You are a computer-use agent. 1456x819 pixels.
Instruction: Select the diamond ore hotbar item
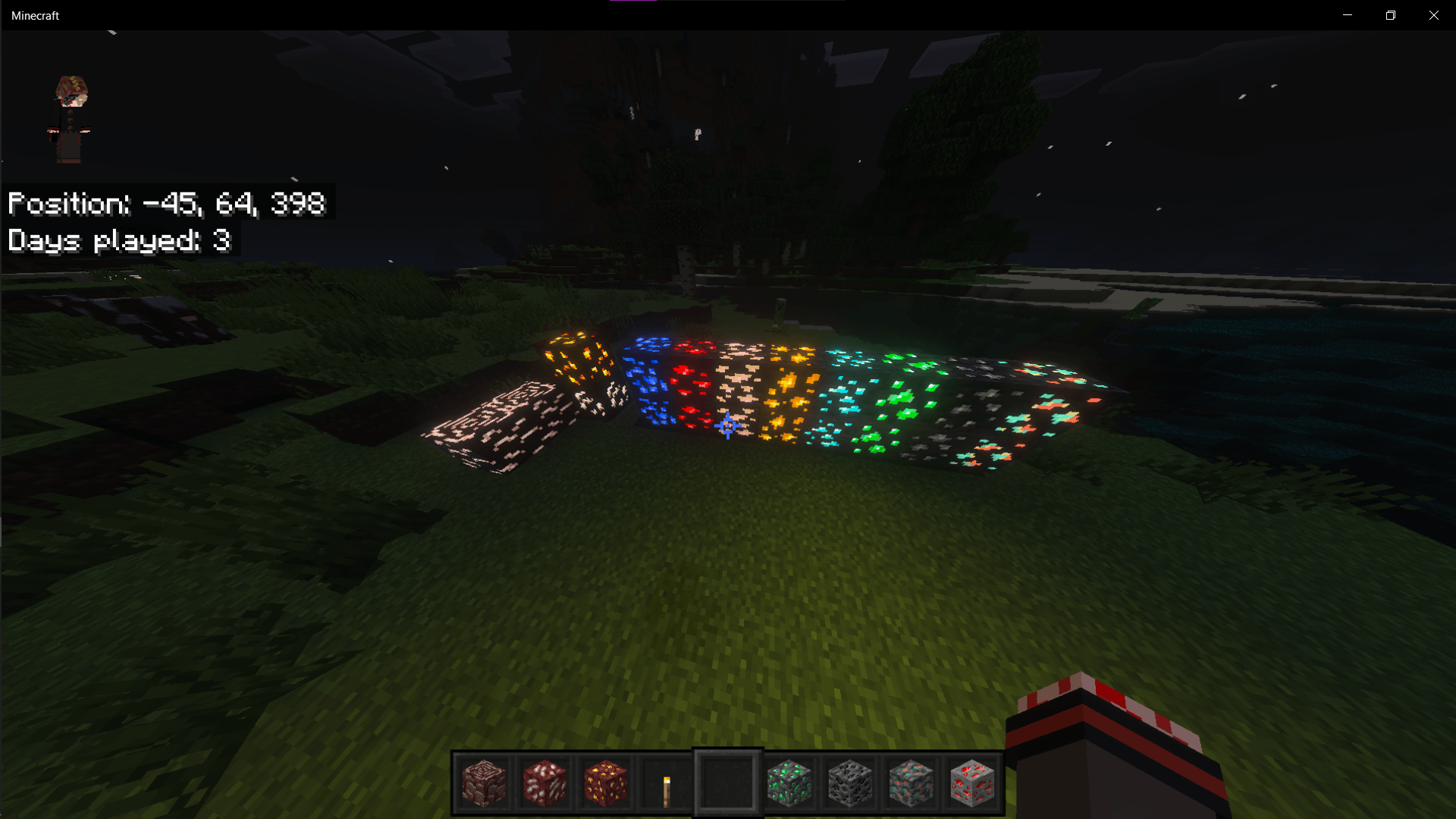pyautogui.click(x=911, y=783)
